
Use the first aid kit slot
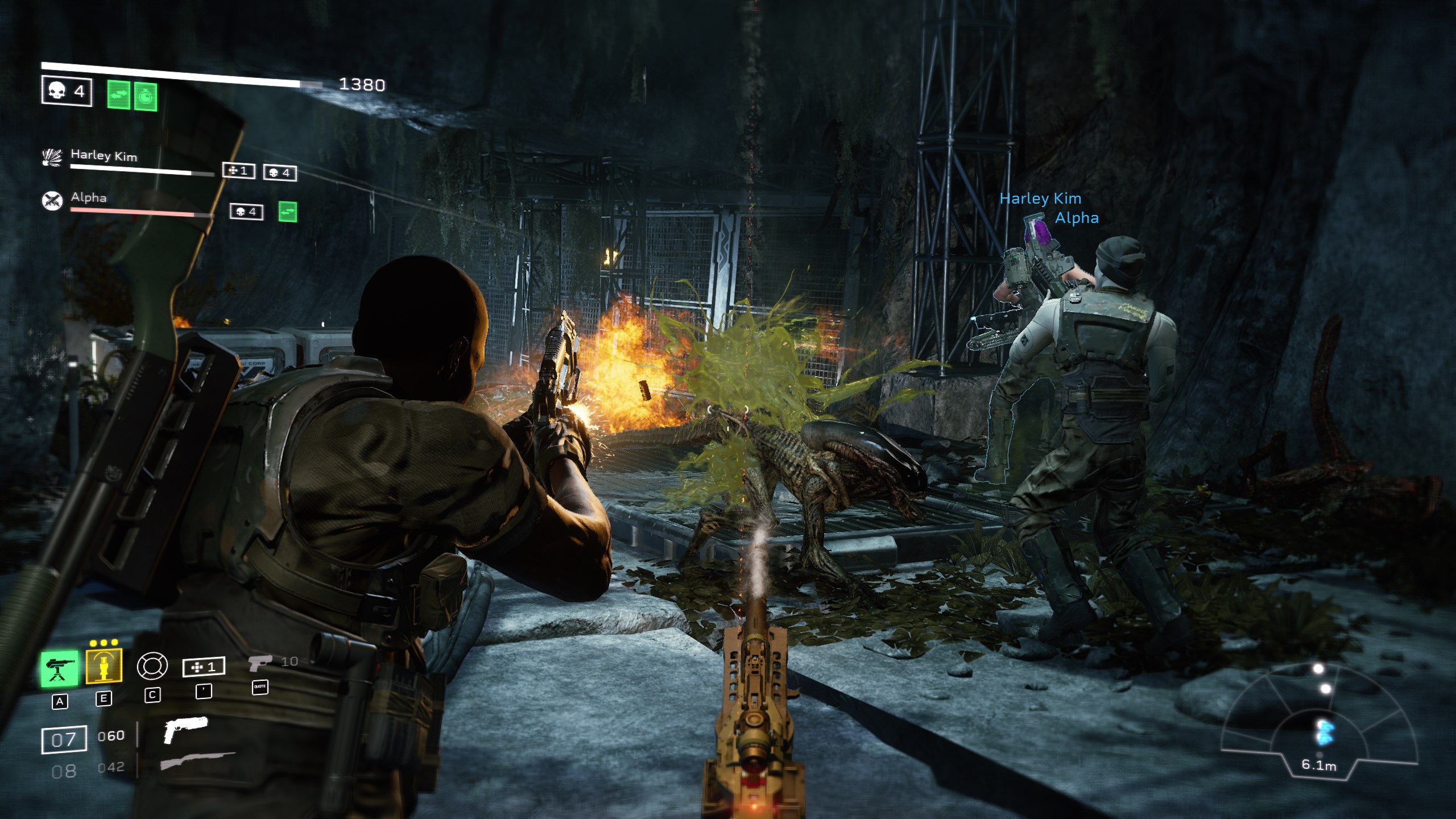click(x=204, y=667)
